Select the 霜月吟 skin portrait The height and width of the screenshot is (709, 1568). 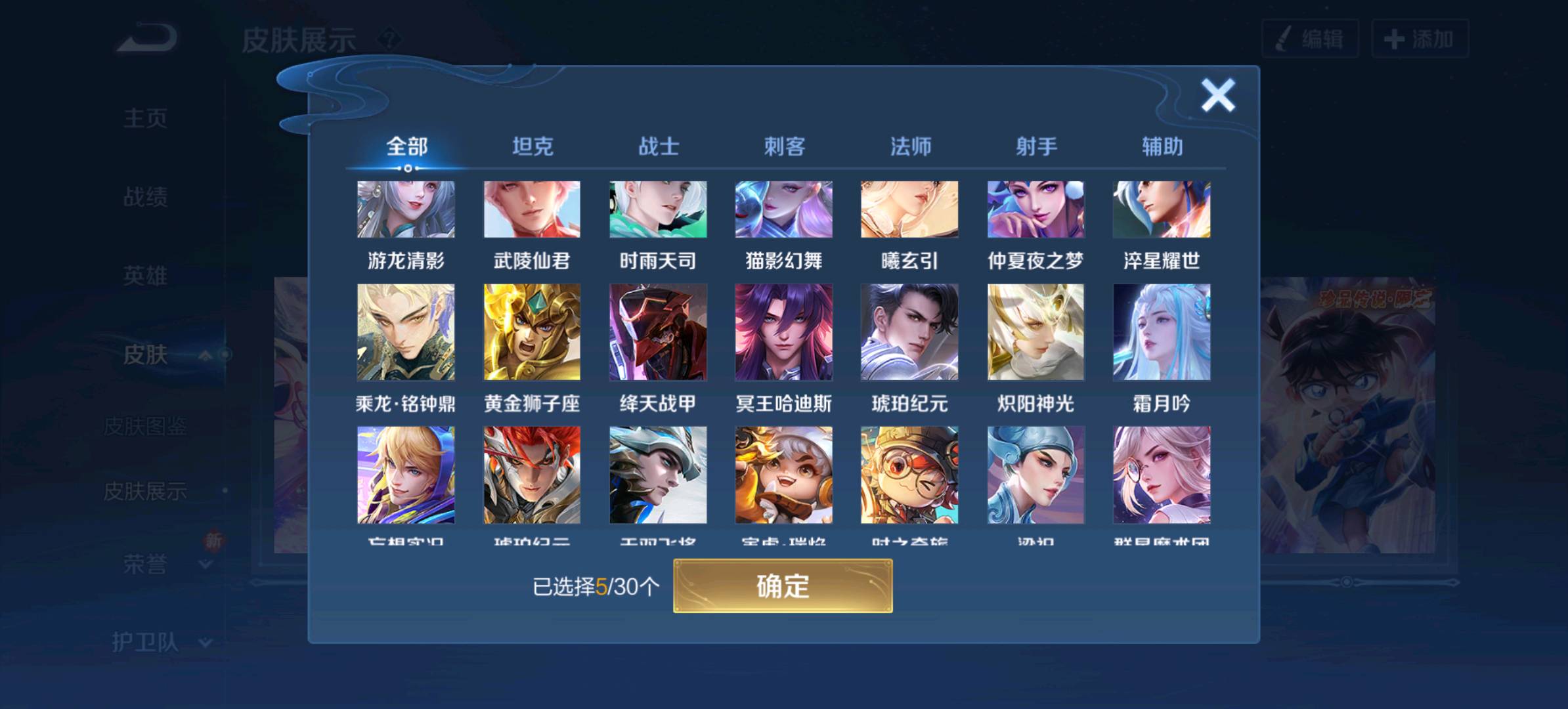pos(1162,332)
